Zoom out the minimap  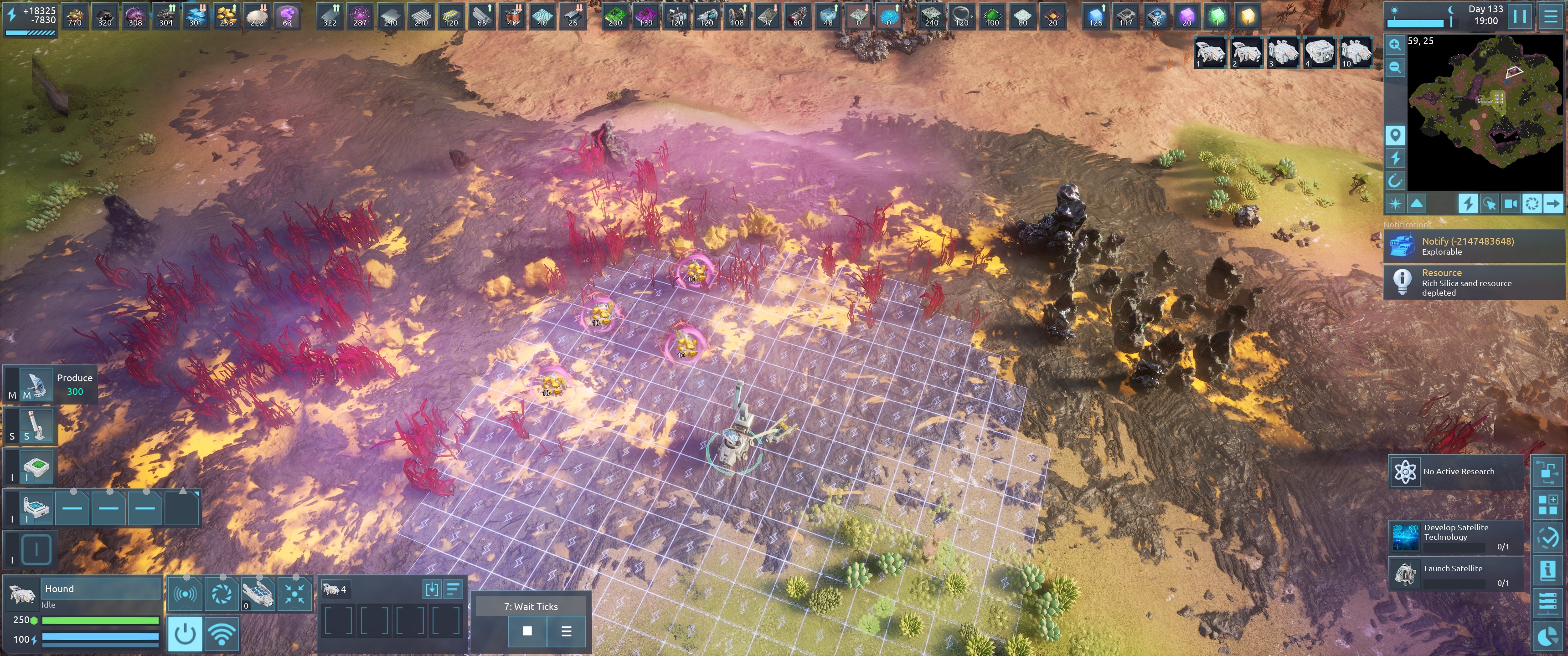tap(1394, 67)
